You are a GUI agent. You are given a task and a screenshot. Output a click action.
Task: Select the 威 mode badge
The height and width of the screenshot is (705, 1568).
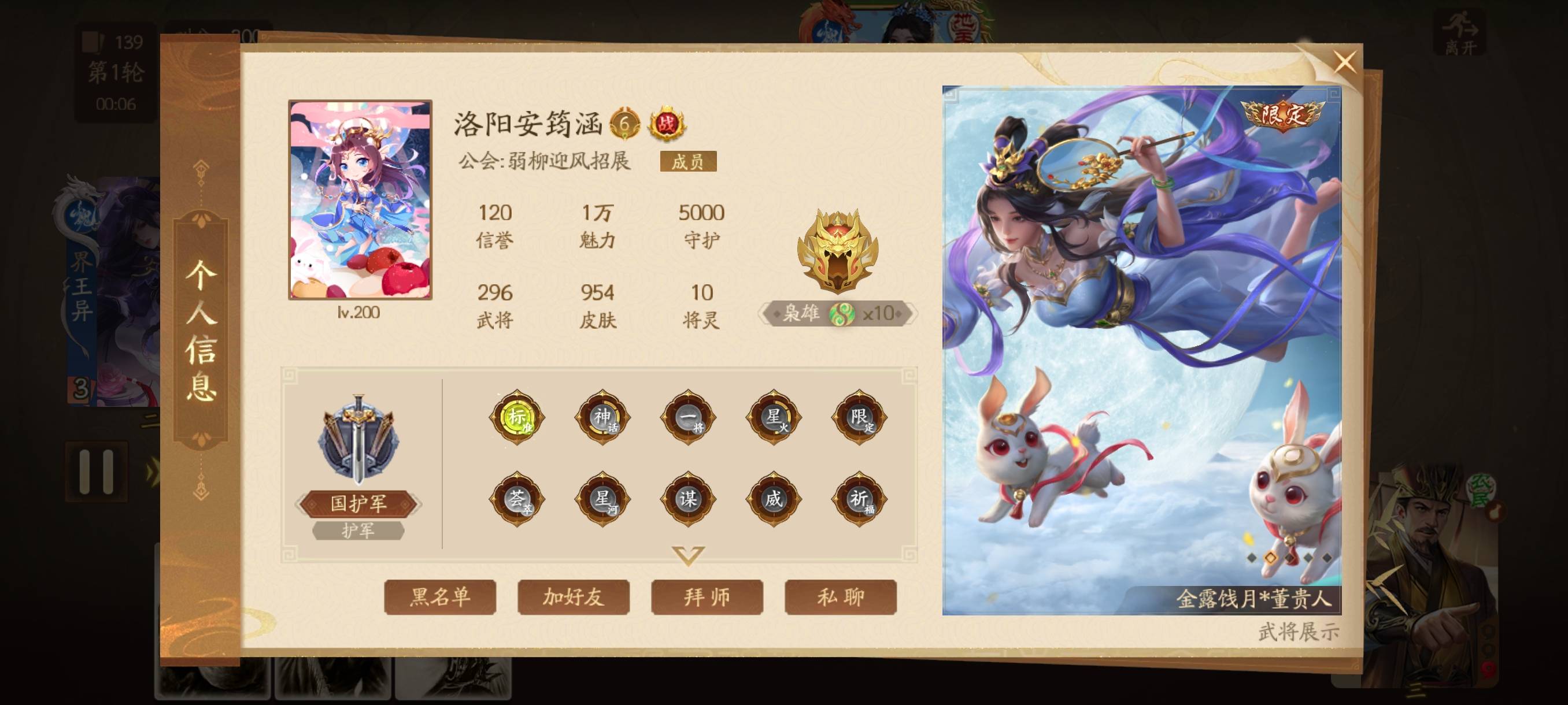pos(773,499)
